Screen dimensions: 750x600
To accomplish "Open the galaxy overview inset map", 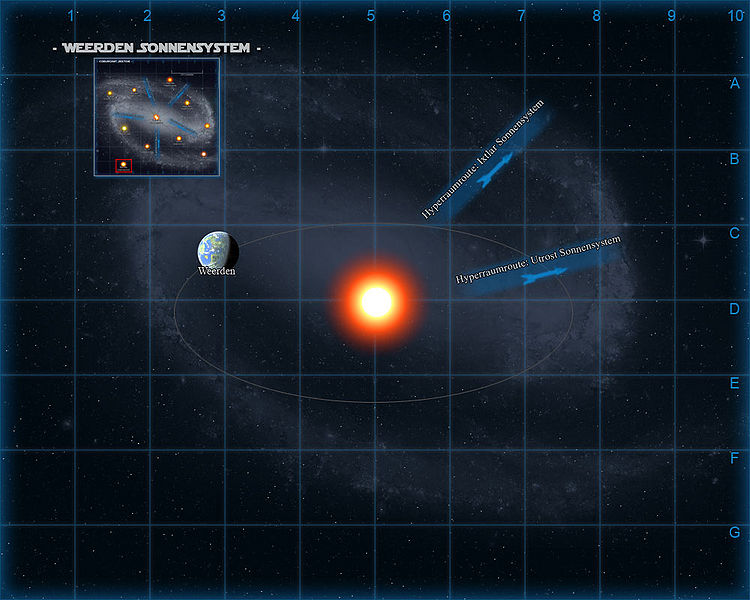I will pos(157,117).
